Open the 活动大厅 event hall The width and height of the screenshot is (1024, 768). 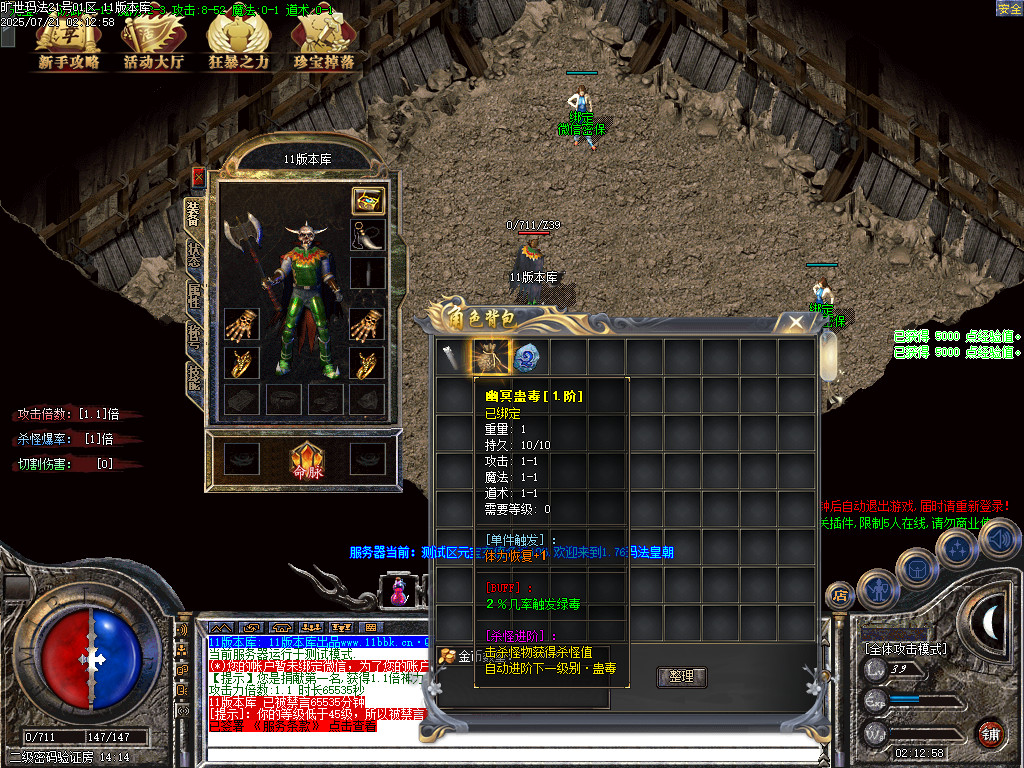154,44
